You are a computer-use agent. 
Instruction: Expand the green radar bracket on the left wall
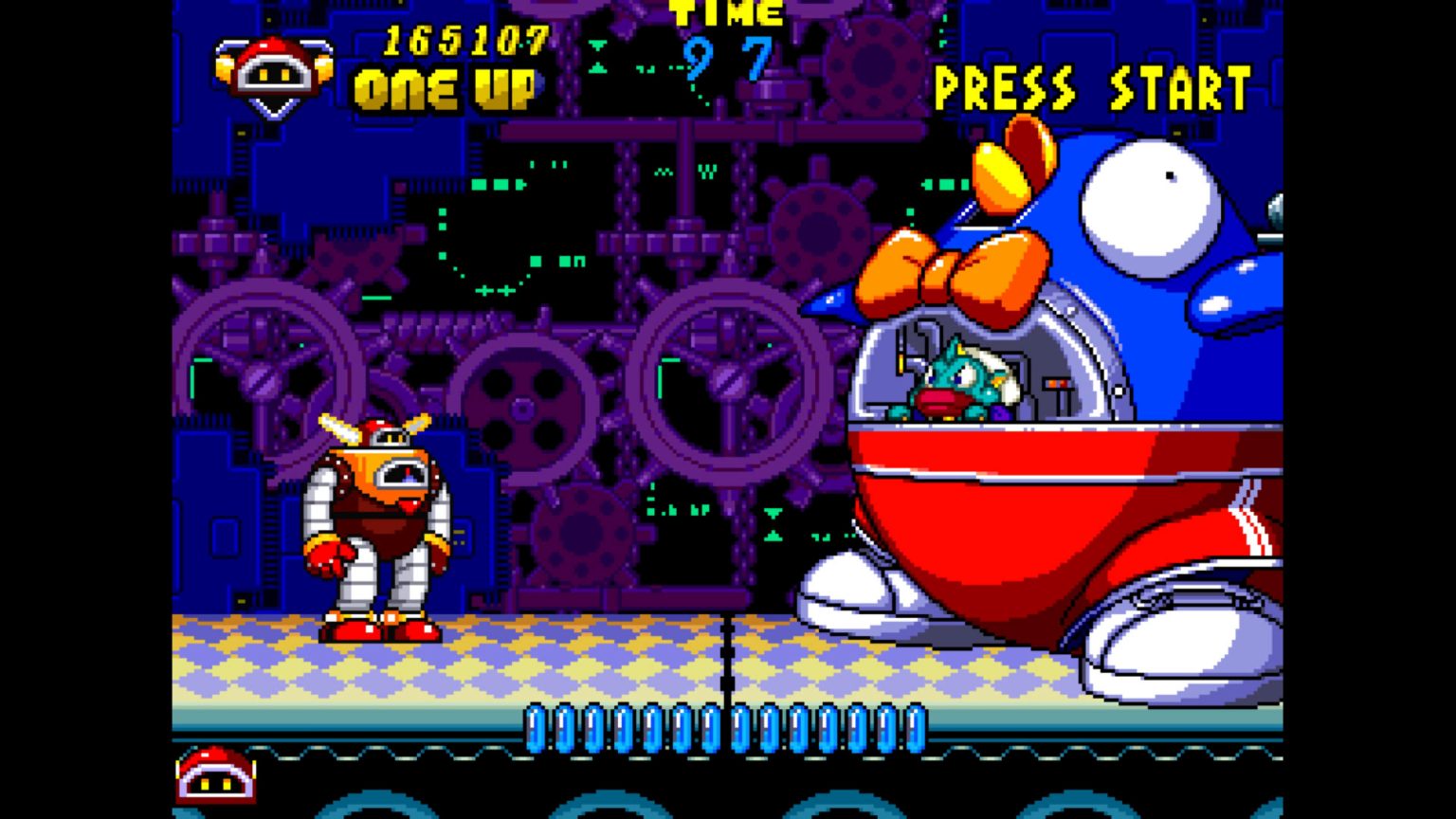point(199,374)
